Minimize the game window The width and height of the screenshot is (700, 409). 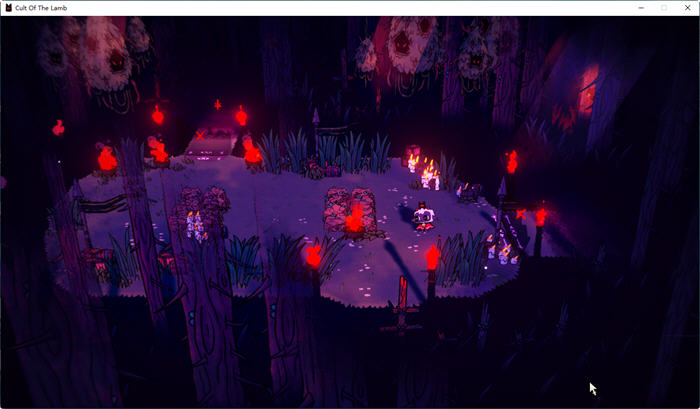(x=641, y=7)
